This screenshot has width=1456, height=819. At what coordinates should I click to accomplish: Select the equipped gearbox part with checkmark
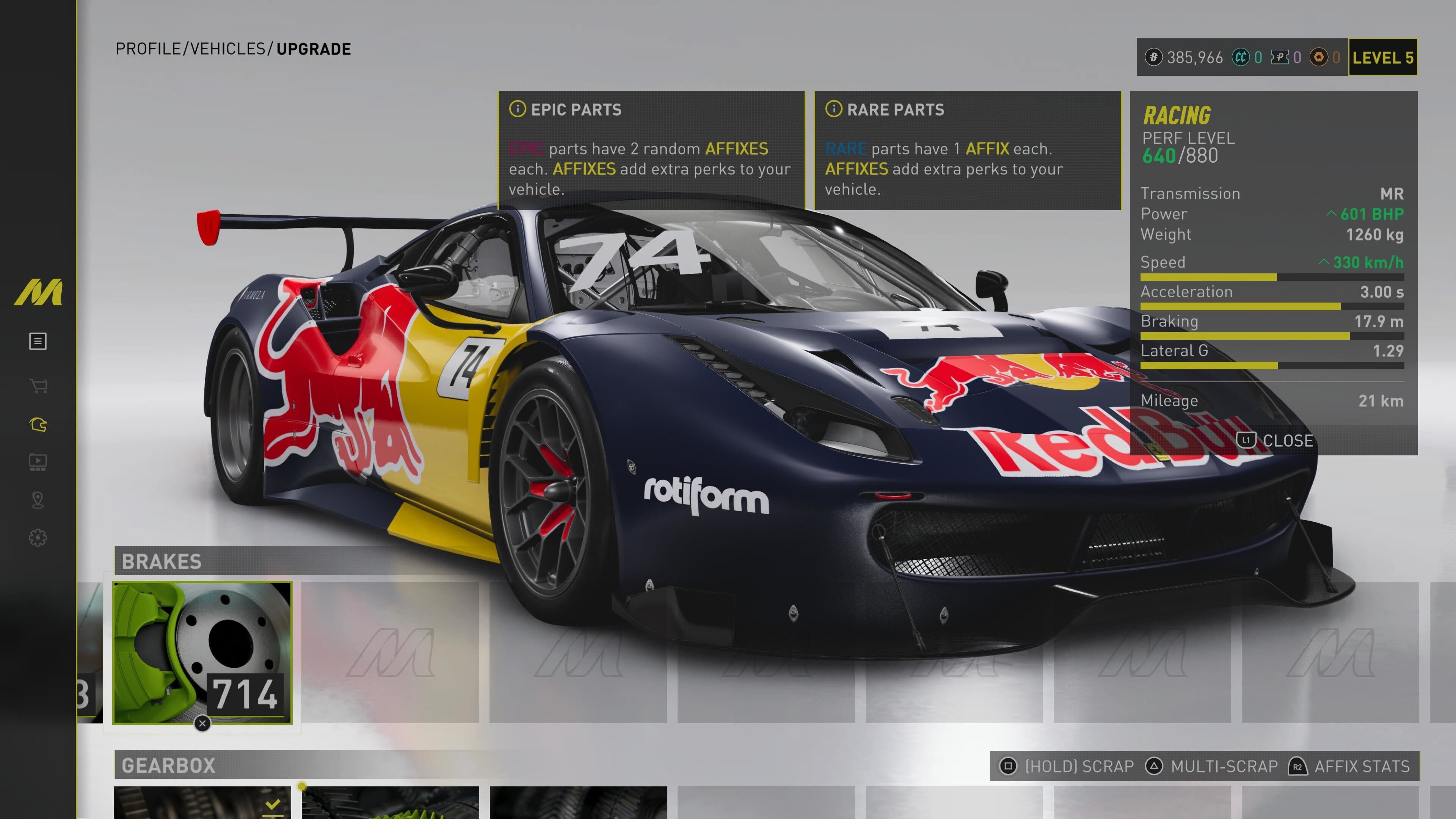pyautogui.click(x=202, y=803)
